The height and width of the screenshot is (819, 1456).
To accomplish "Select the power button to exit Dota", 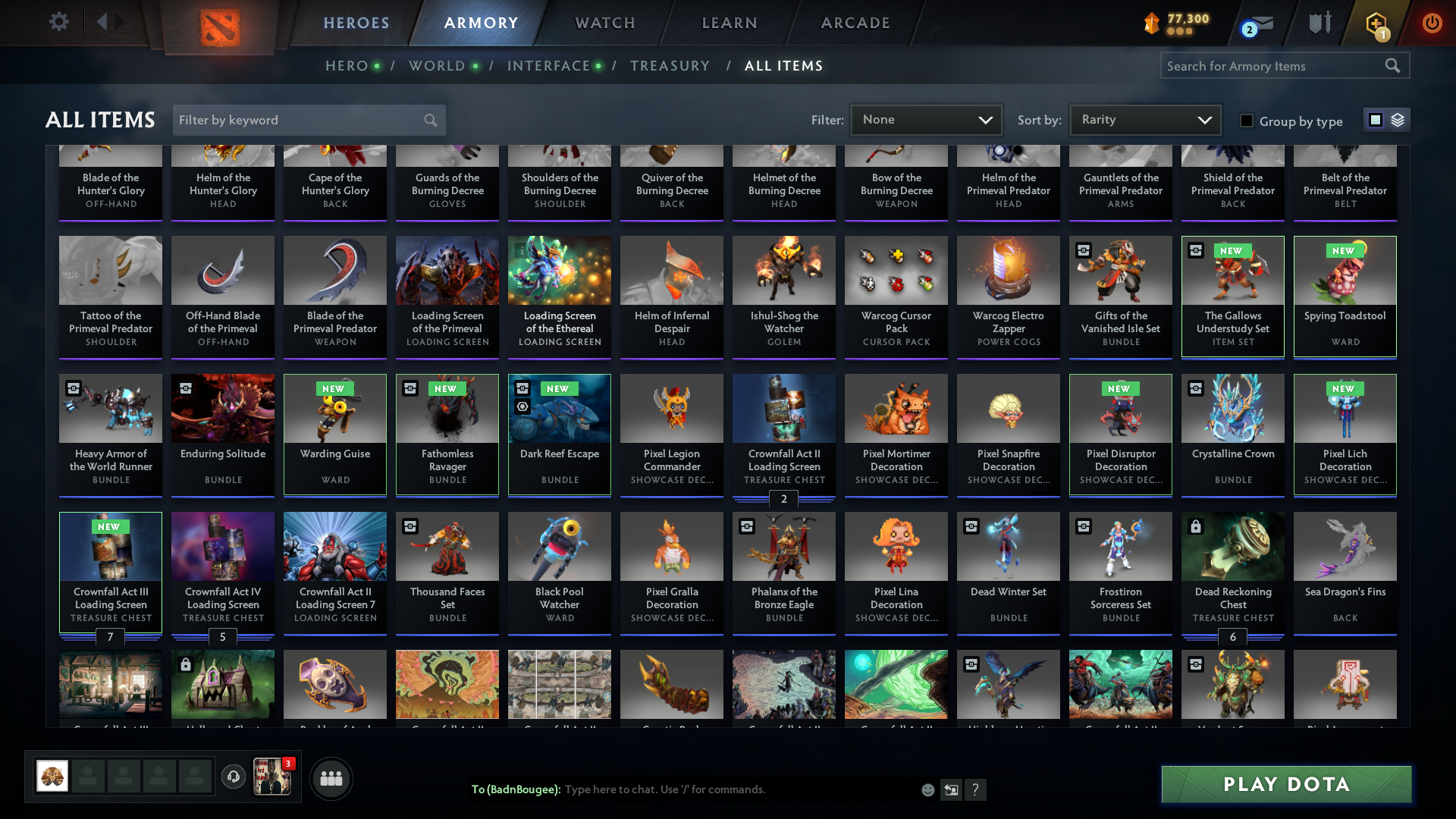I will 1432,23.
